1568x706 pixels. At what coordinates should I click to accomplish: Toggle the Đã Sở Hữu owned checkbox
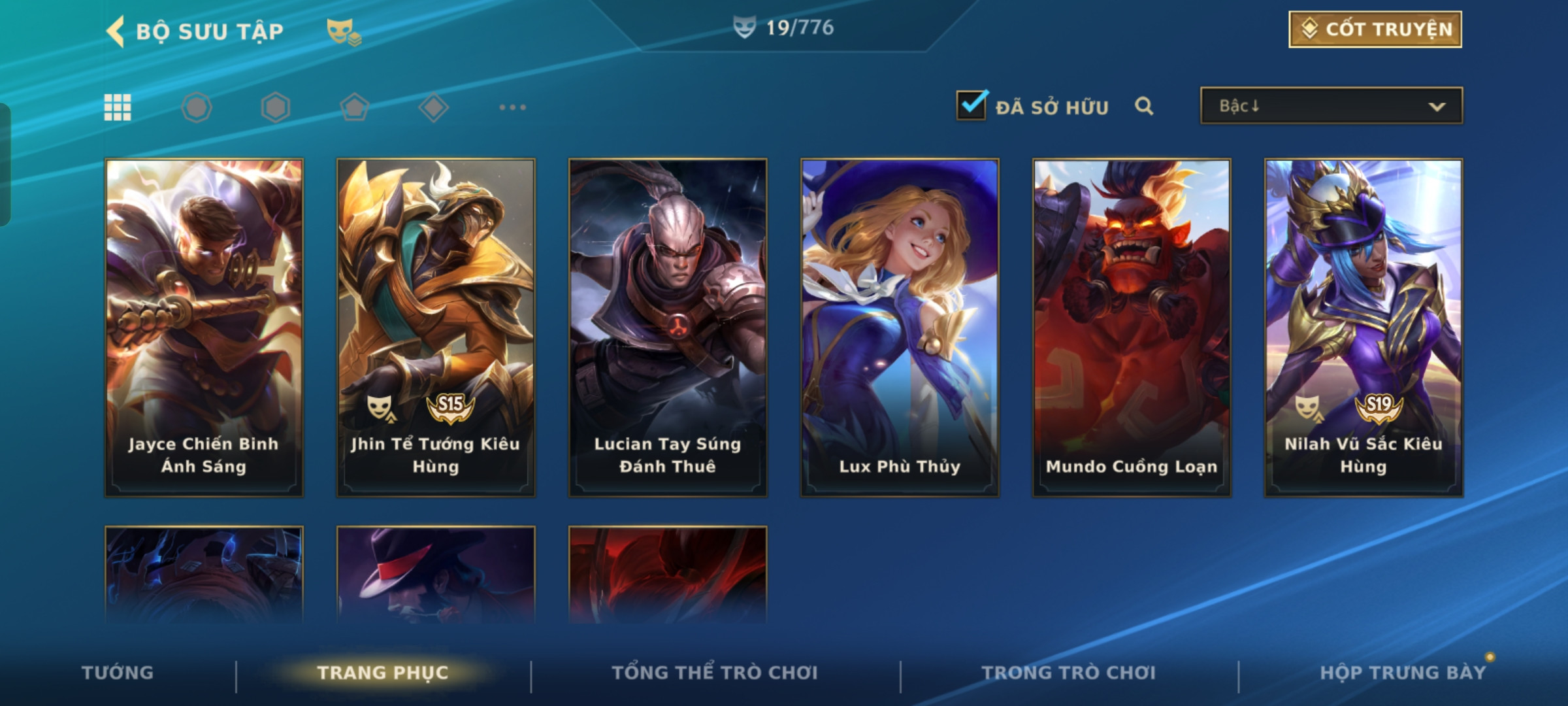pyautogui.click(x=972, y=105)
